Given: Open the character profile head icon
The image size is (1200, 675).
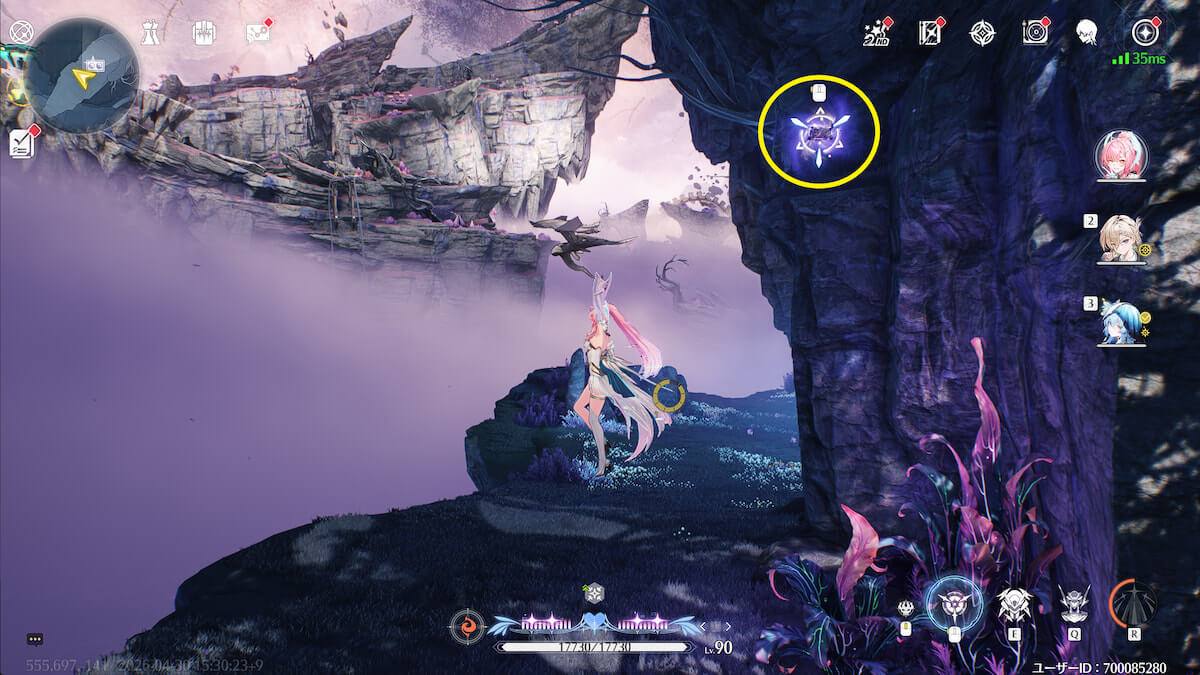Looking at the screenshot, I should click(x=1085, y=33).
